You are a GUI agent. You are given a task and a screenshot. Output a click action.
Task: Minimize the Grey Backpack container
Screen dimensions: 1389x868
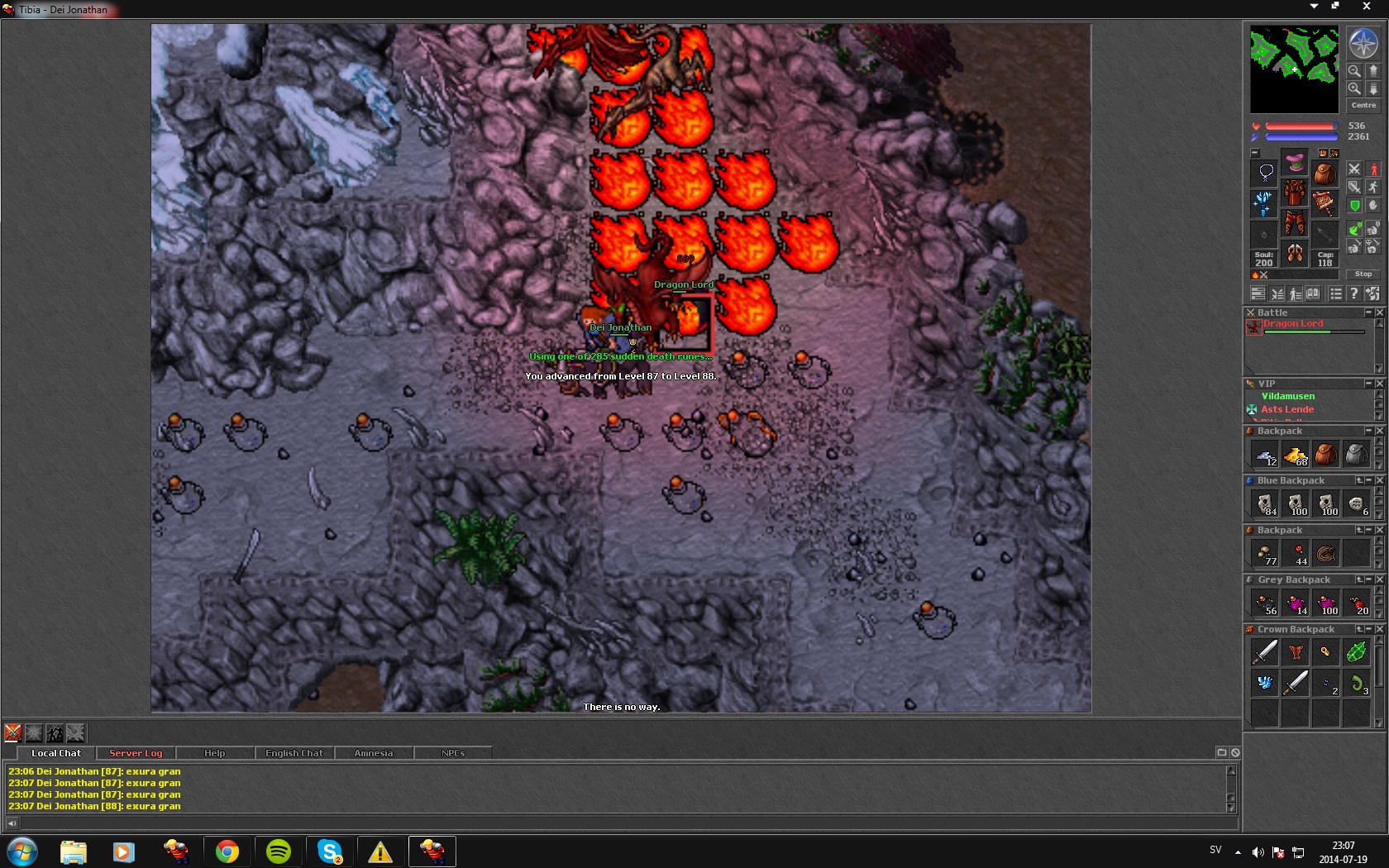click(1368, 579)
